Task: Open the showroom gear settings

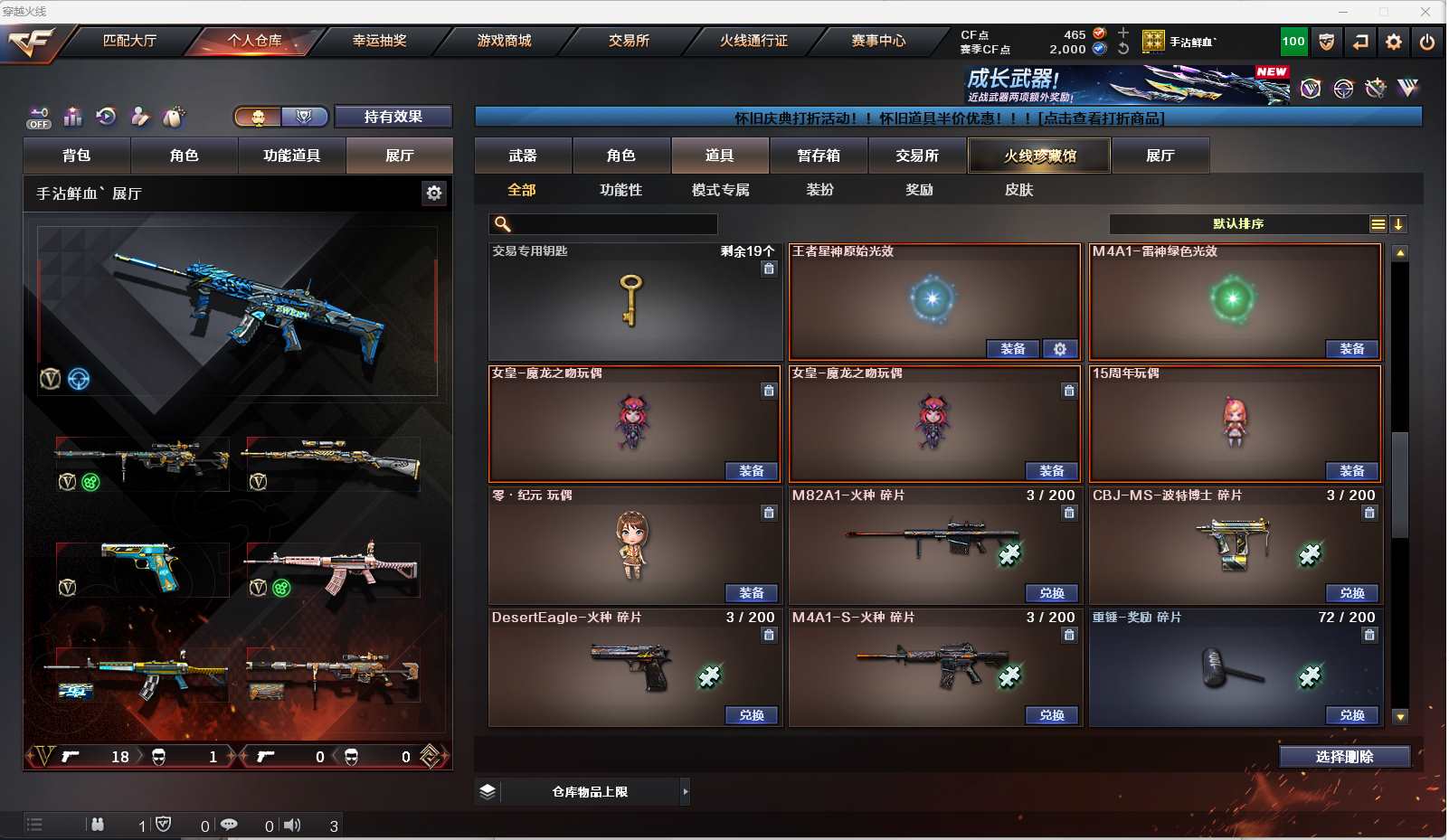Action: (x=434, y=193)
